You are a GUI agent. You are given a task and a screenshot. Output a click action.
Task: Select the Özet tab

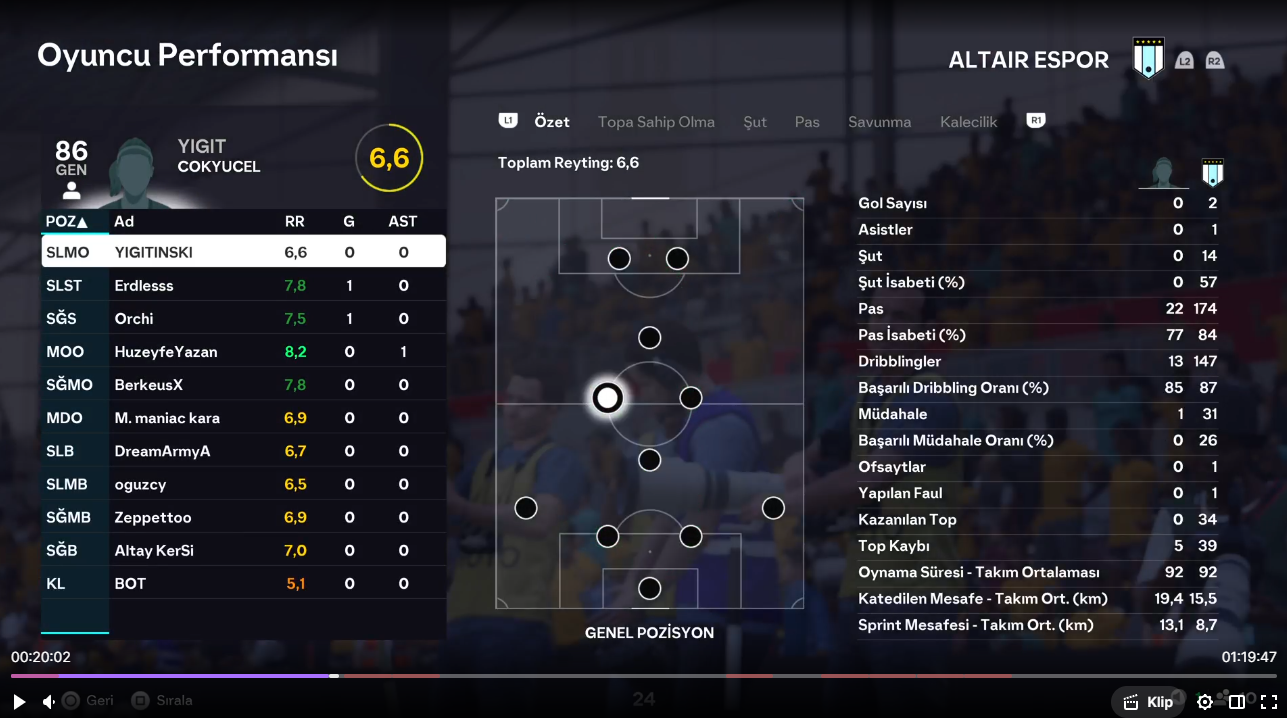pyautogui.click(x=552, y=122)
